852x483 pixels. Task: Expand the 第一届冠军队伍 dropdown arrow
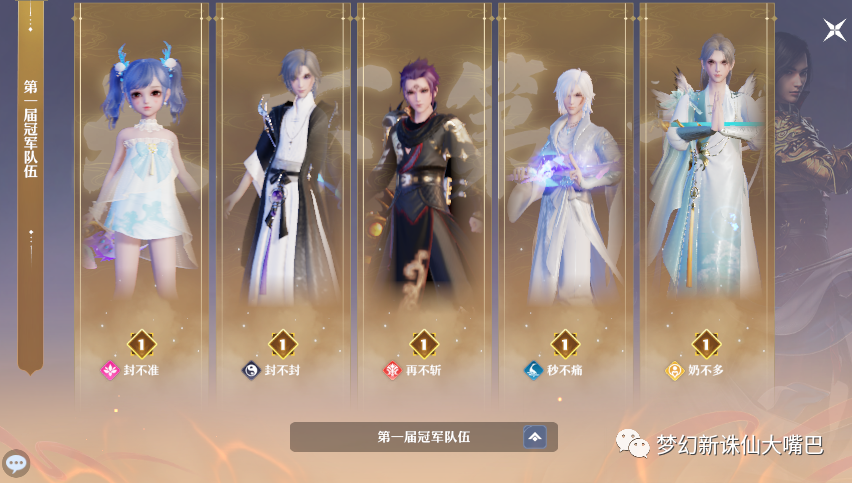pyautogui.click(x=535, y=437)
